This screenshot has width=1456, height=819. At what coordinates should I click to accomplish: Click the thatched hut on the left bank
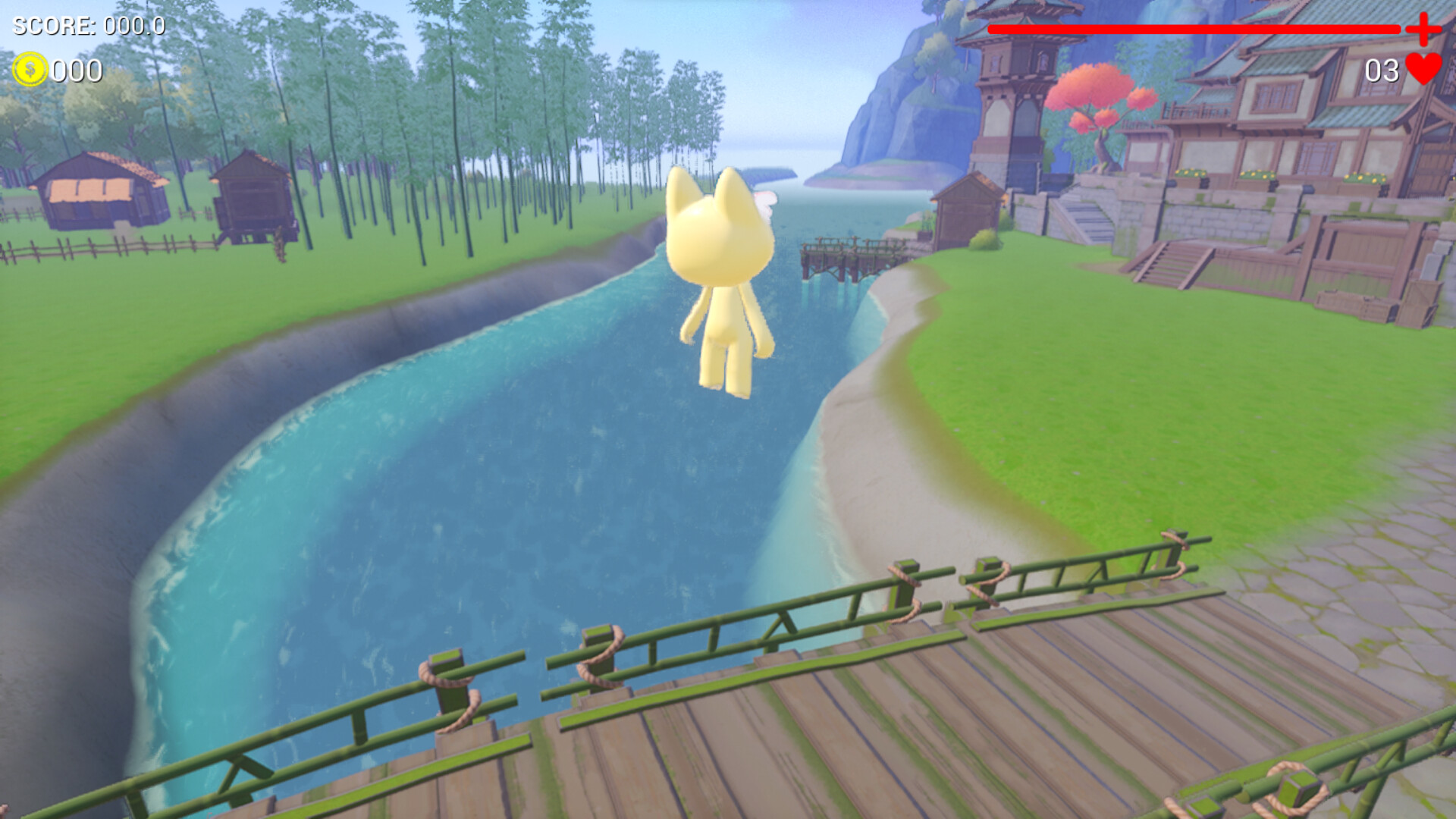(99, 190)
